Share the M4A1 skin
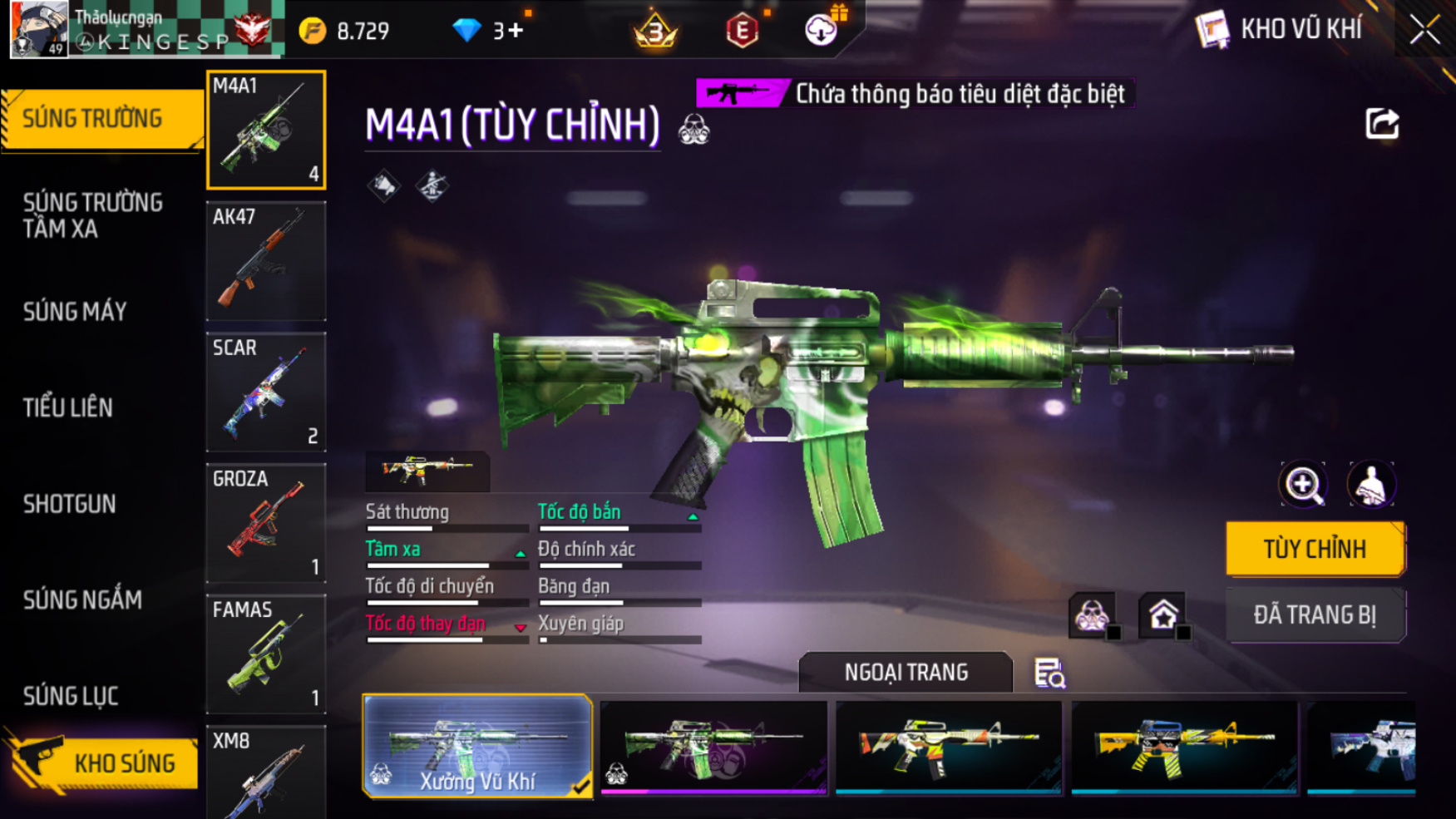This screenshot has height=819, width=1456. (1382, 125)
